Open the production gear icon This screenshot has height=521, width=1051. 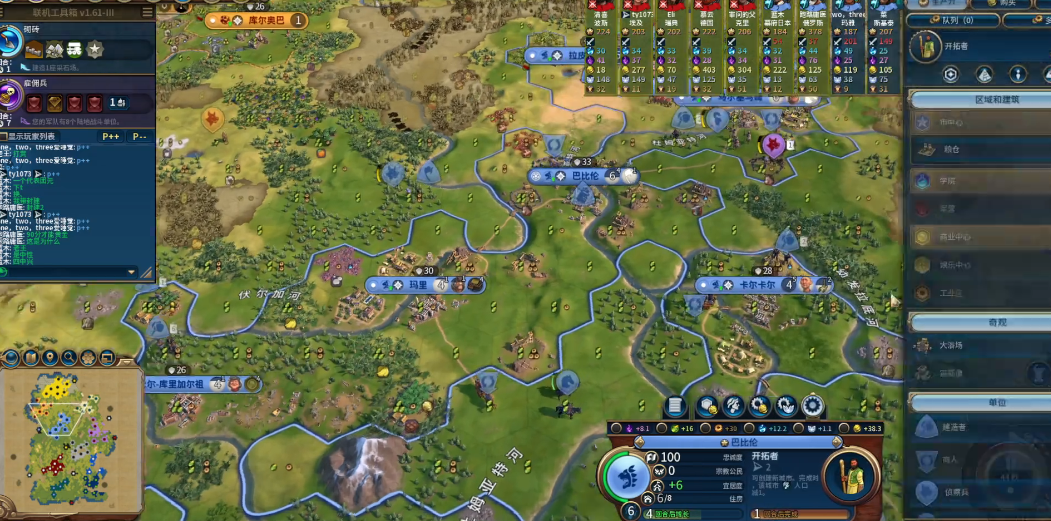[x=812, y=406]
